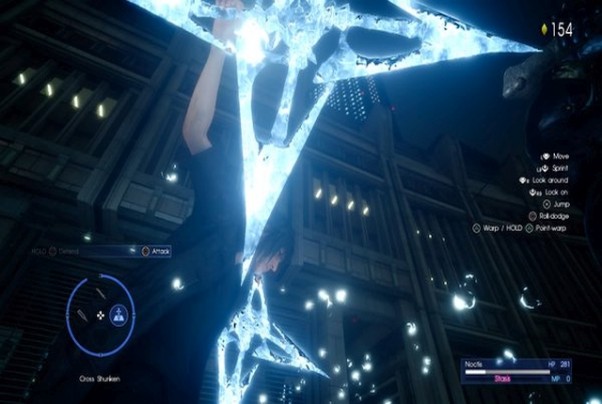Image resolution: width=602 pixels, height=404 pixels.
Task: Select the highlighted Cross Shuriken weapon slot
Action: (120, 314)
